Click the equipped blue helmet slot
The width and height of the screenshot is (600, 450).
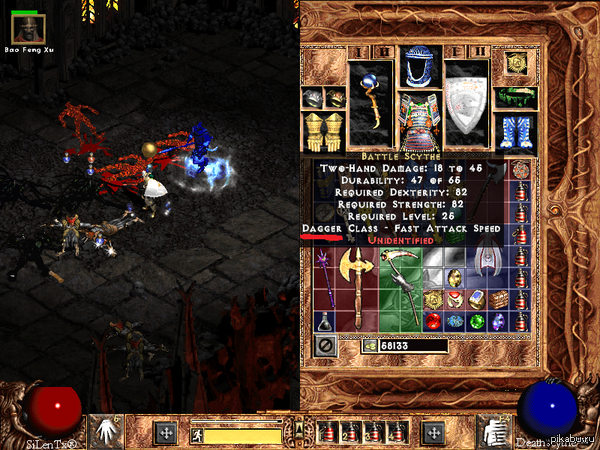420,66
